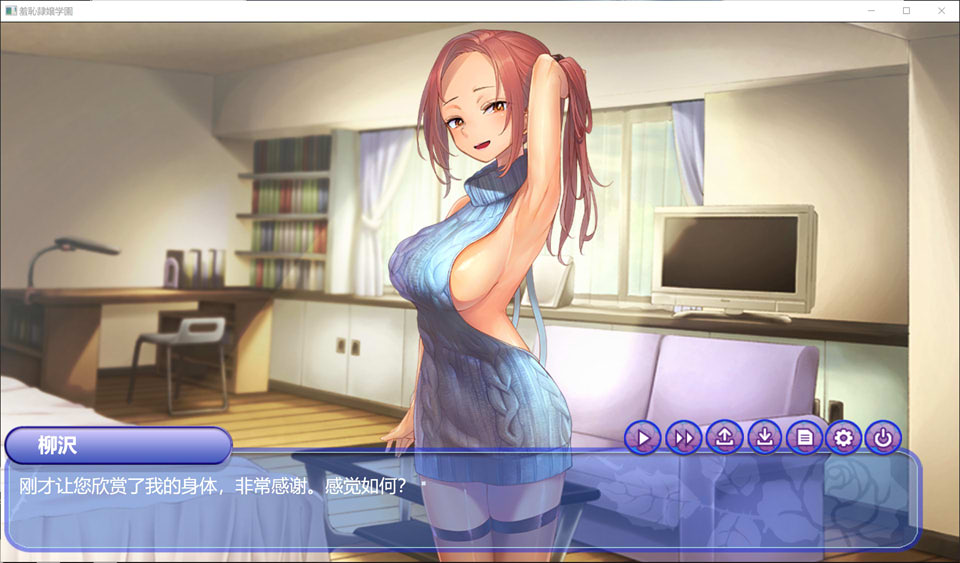960x563 pixels.
Task: Show the dialogue log history
Action: [804, 437]
